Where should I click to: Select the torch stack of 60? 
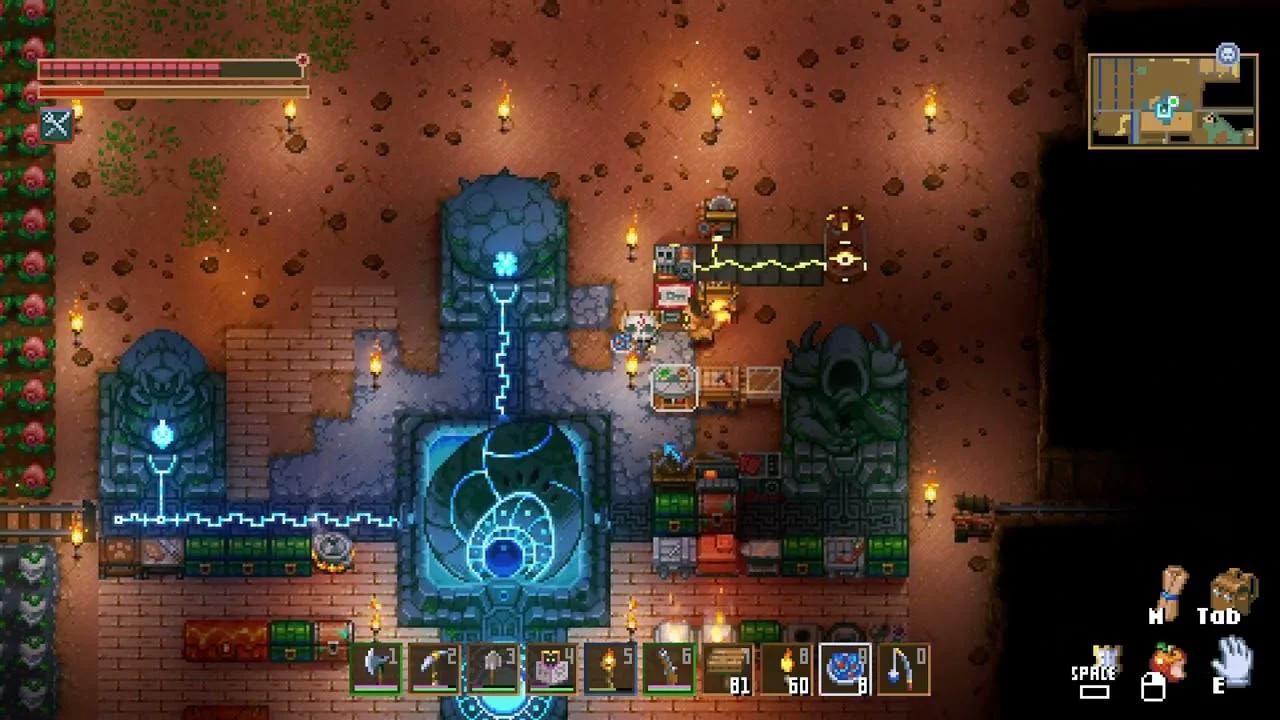[786, 669]
